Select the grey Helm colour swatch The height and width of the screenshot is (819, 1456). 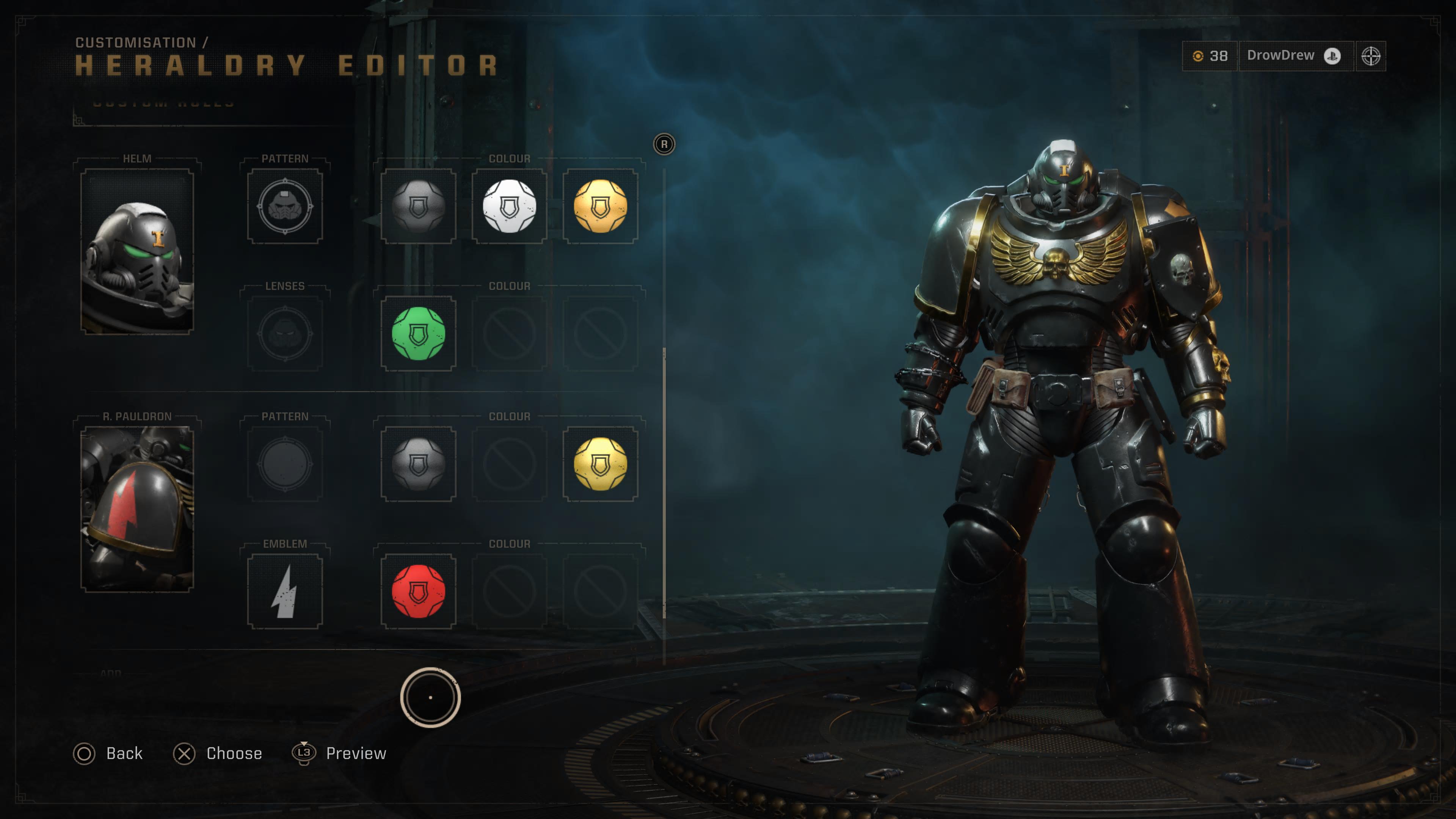(418, 206)
